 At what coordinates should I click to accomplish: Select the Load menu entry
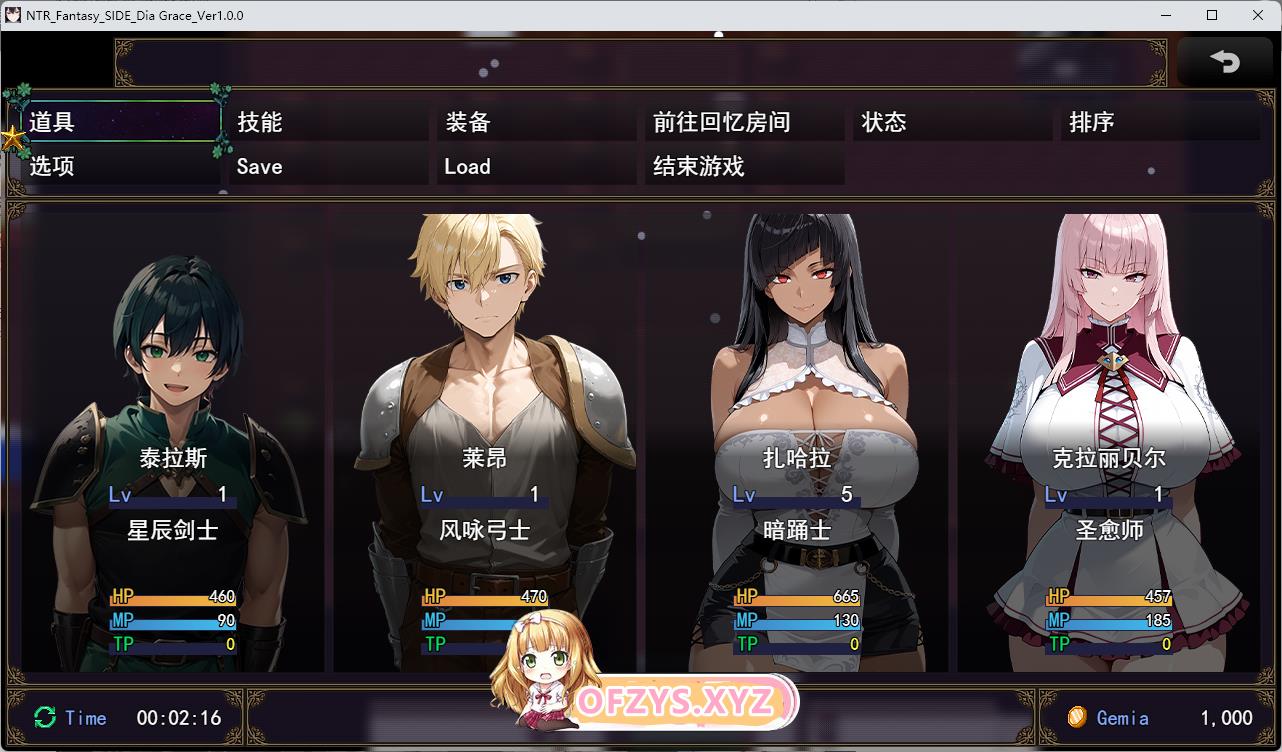(538, 166)
